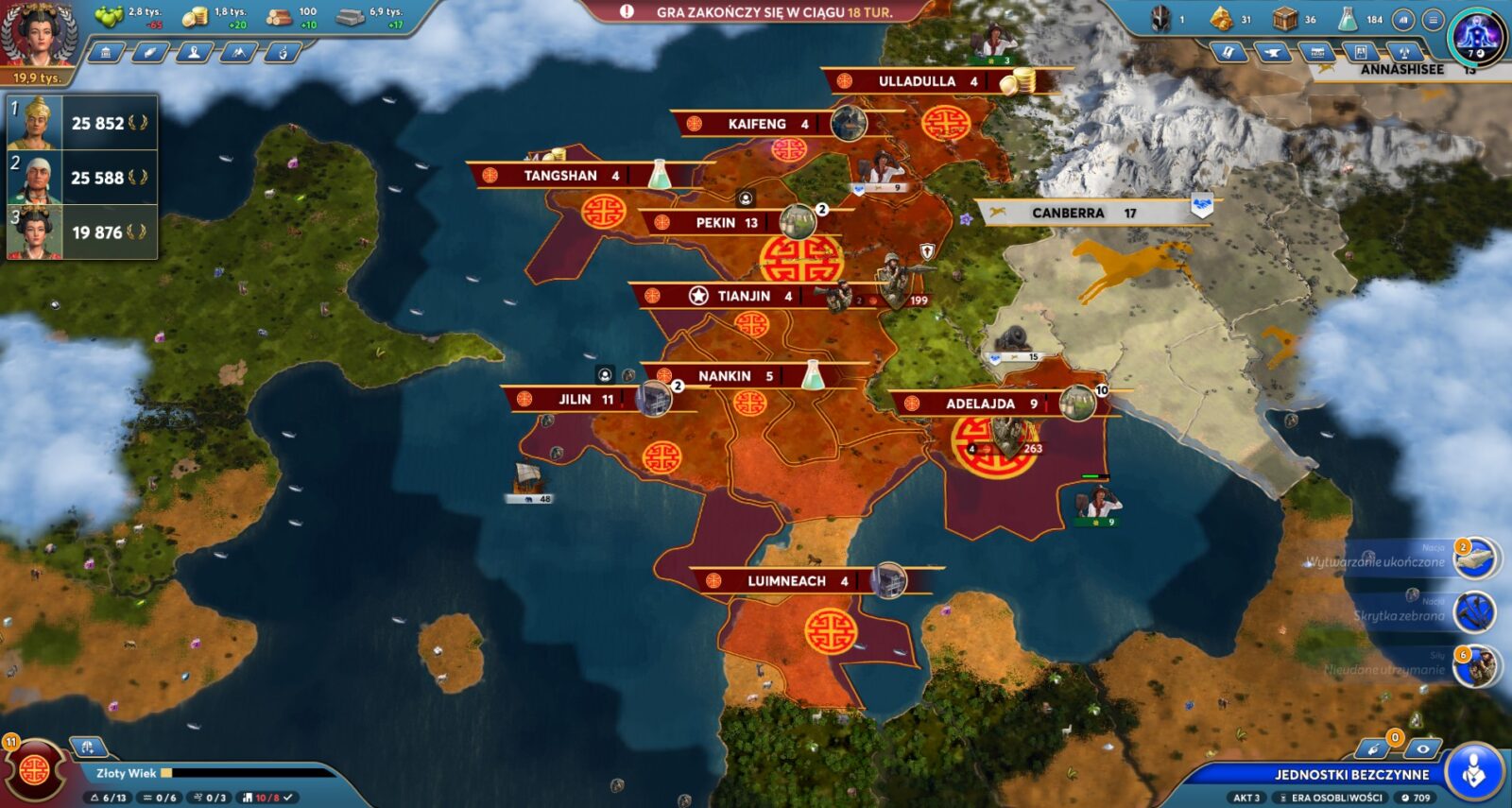
Task: Open the Luimneach city banner
Action: pos(786,581)
